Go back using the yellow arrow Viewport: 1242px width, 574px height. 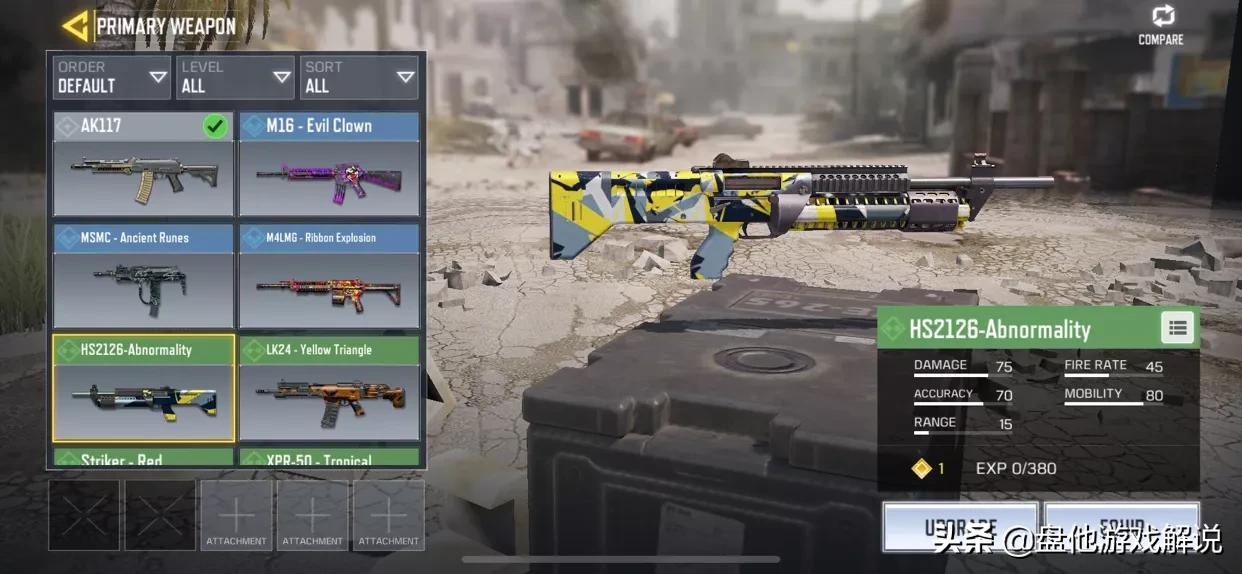point(75,26)
